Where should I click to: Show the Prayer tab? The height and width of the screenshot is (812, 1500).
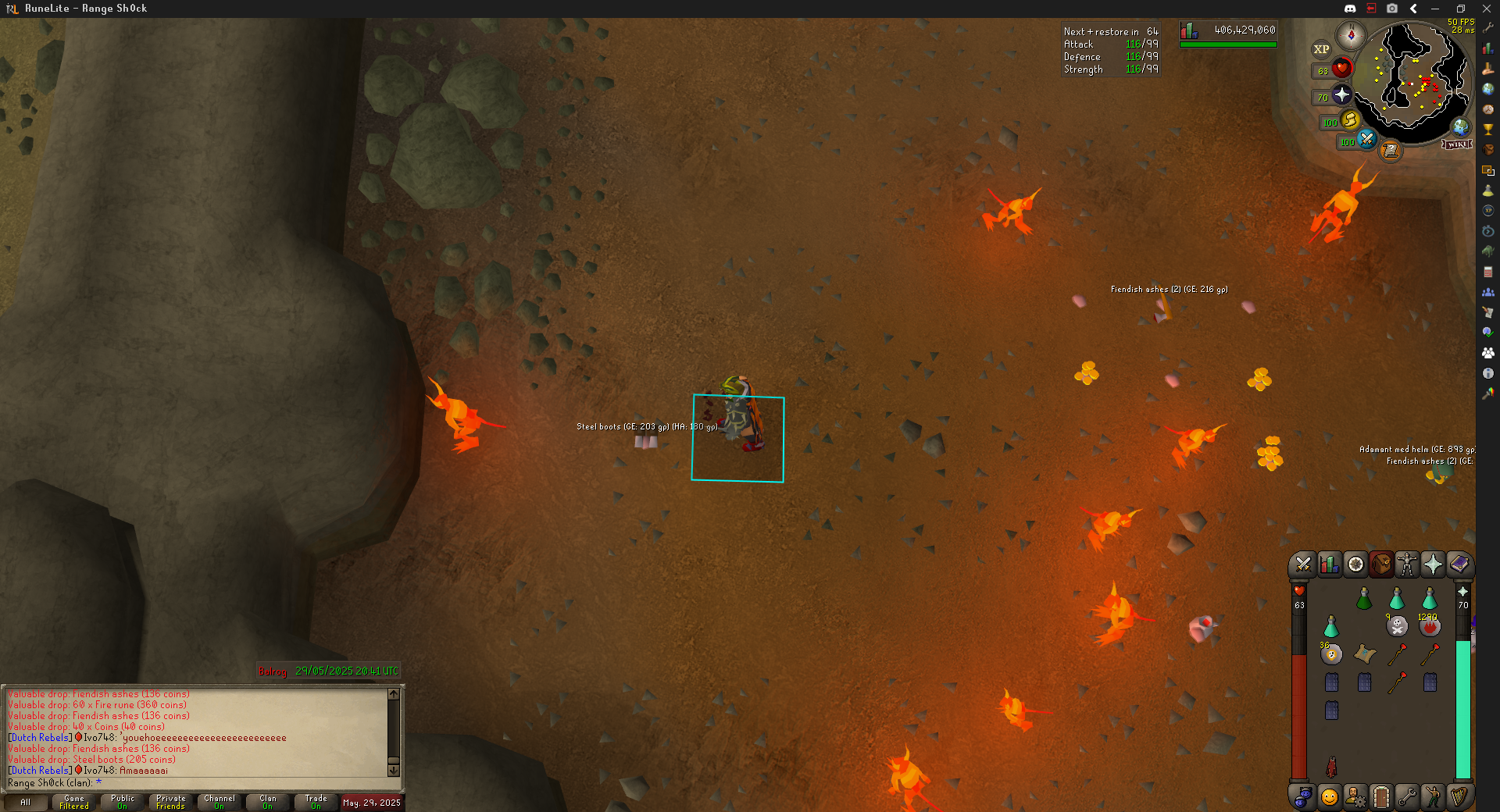point(1433,564)
